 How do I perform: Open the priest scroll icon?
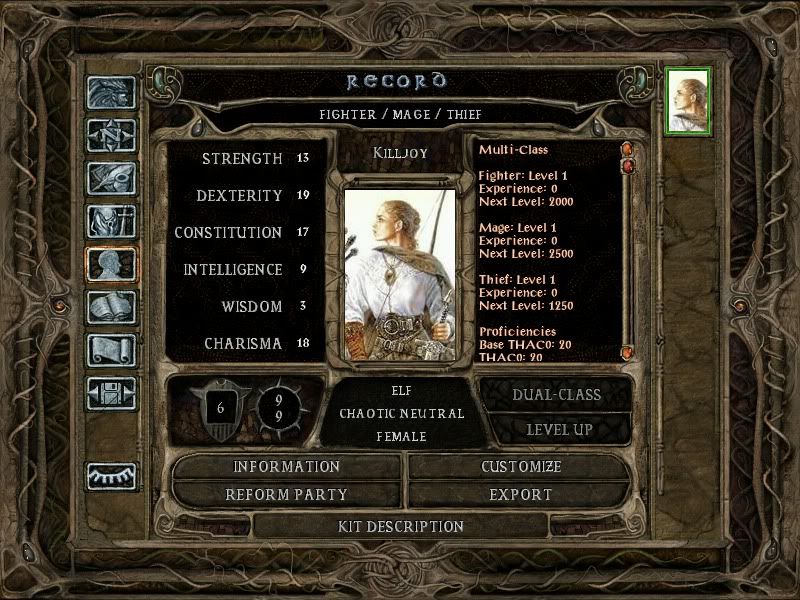point(111,349)
